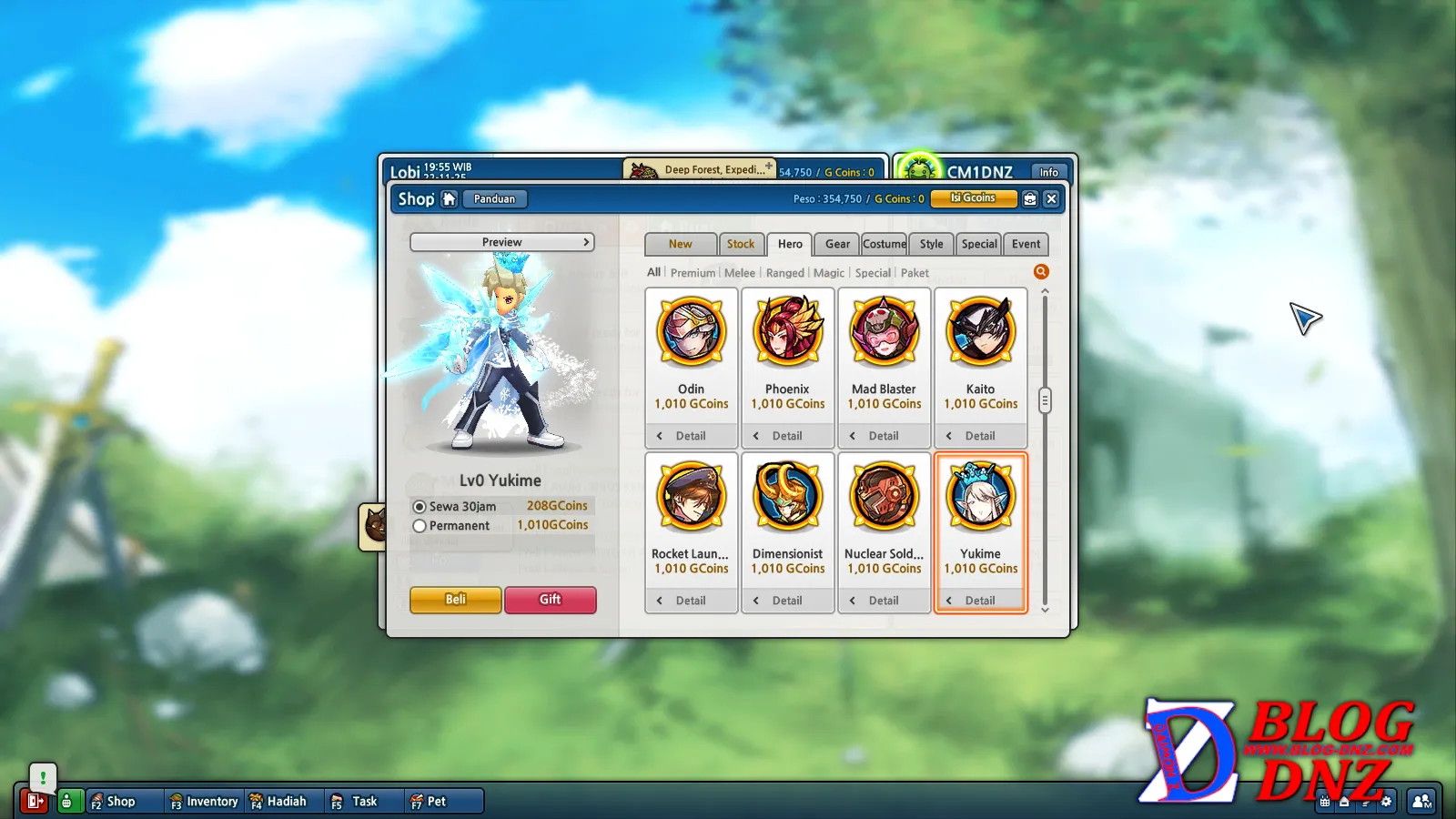Image resolution: width=1456 pixels, height=819 pixels.
Task: Show the New items tab
Action: 680,244
